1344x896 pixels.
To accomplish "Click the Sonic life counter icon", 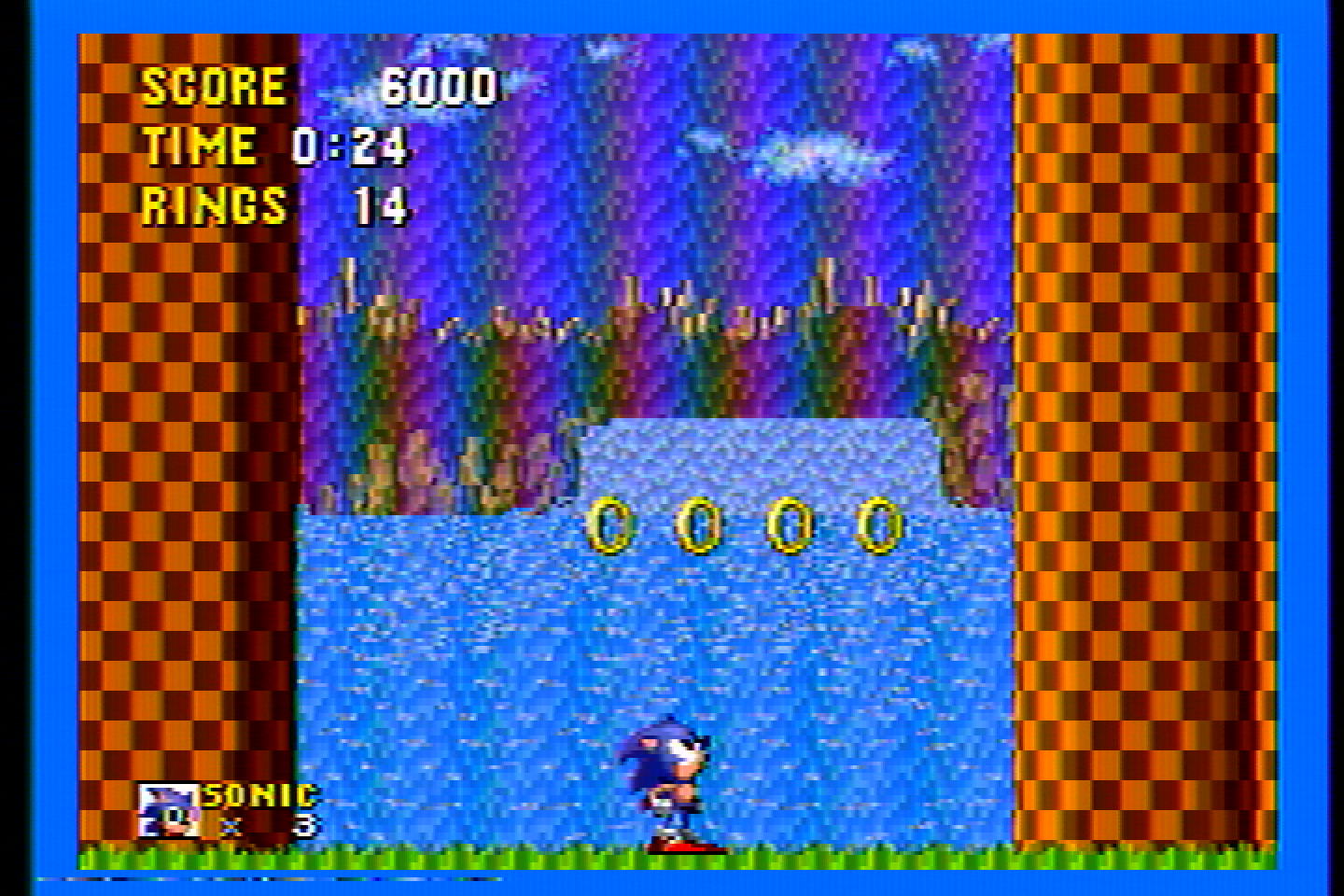I will coord(169,808).
